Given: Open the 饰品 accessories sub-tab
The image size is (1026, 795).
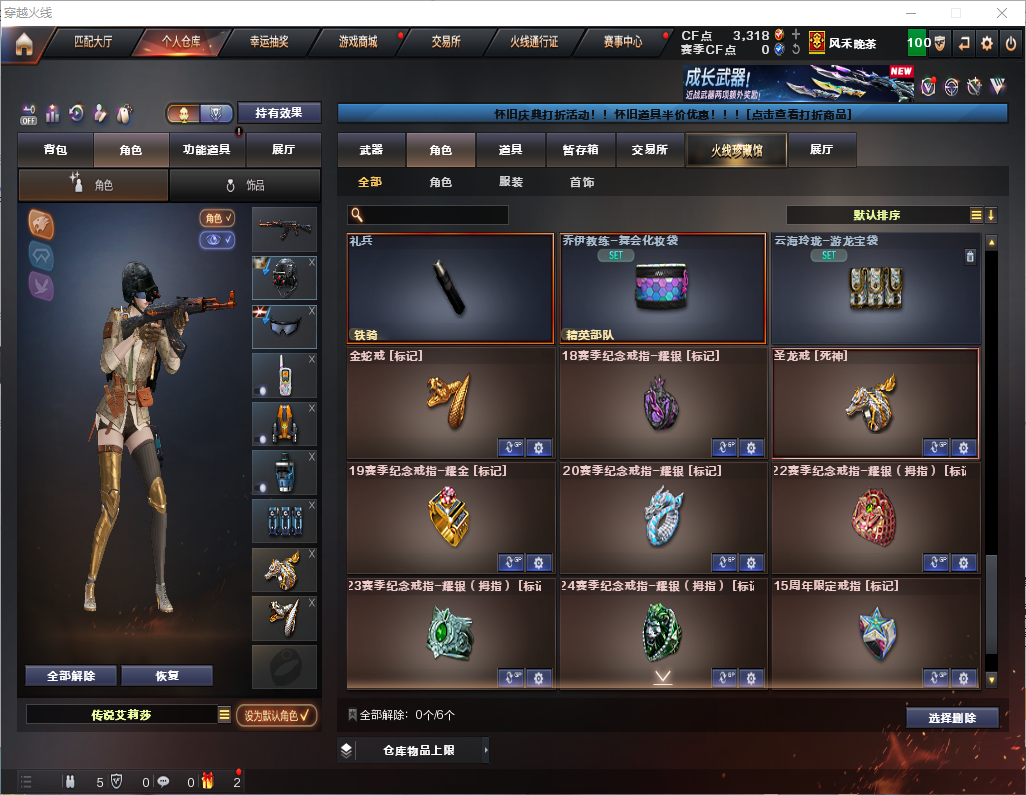Looking at the screenshot, I should pos(246,185).
